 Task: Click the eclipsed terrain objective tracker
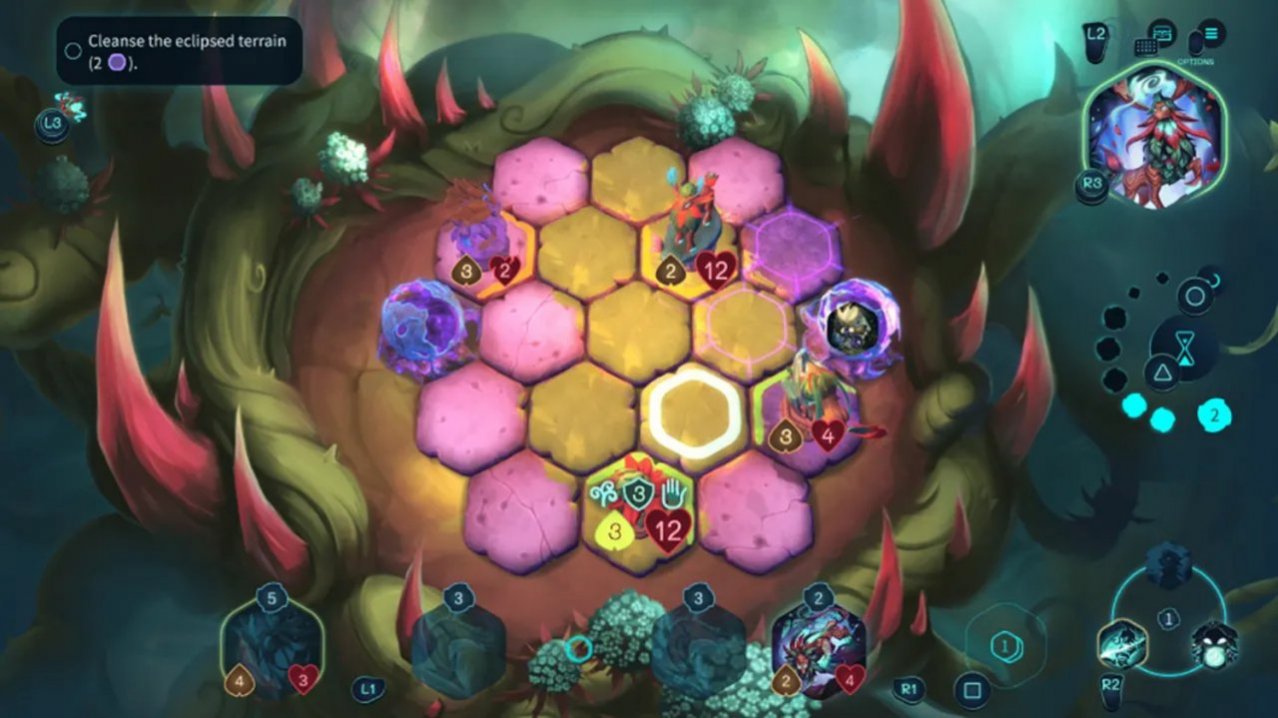[x=179, y=51]
